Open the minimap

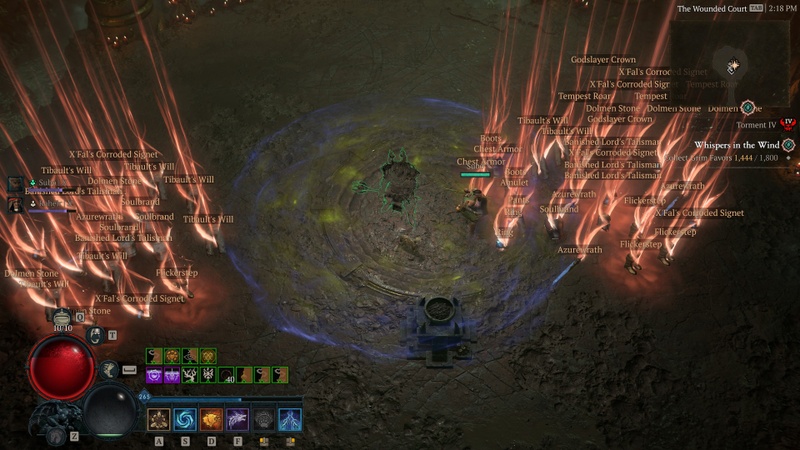point(734,66)
